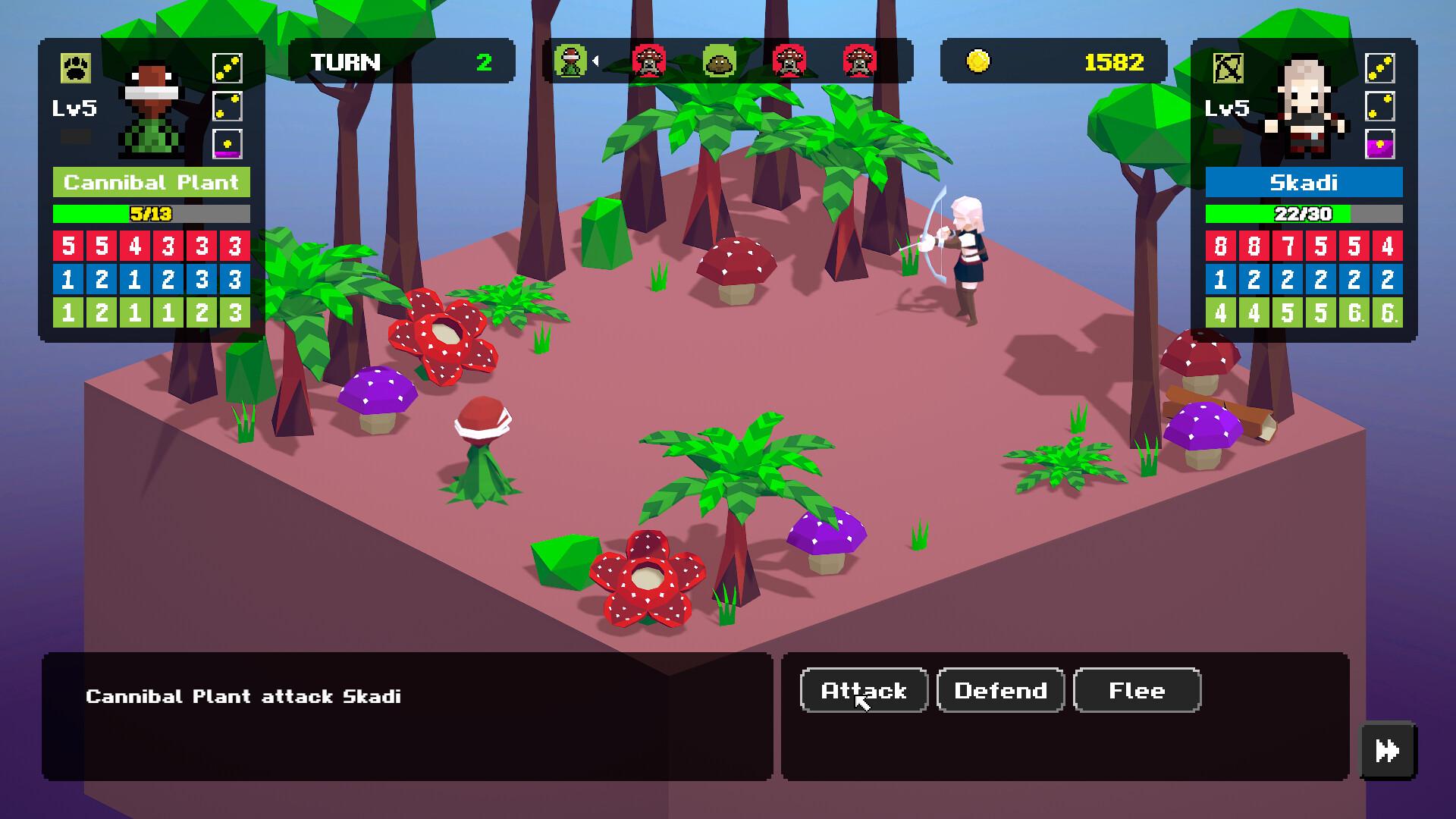Click Skadi's purple dice icon
The image size is (1456, 819).
pyautogui.click(x=1379, y=144)
